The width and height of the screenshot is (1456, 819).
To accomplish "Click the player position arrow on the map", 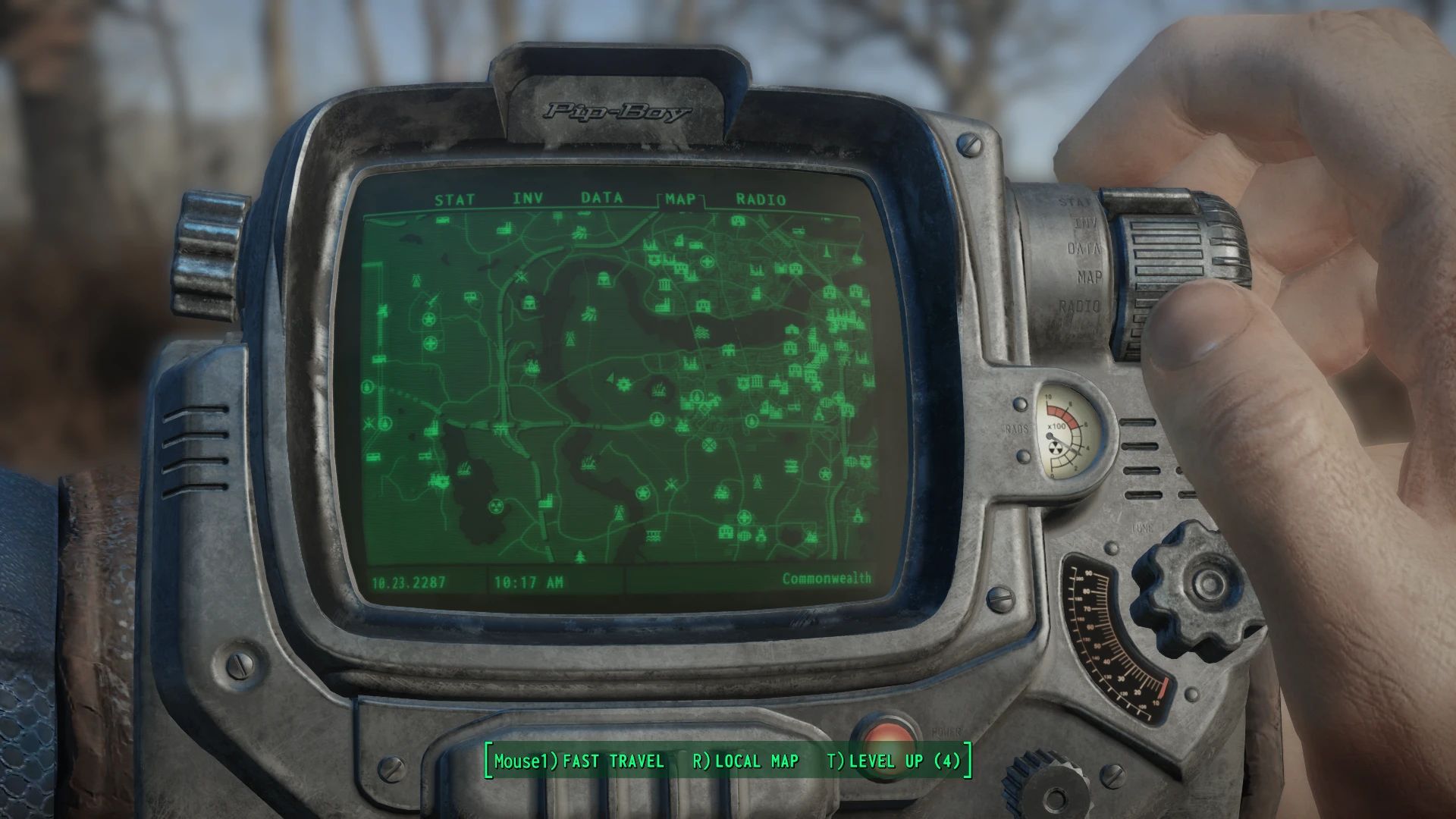I will [610, 378].
